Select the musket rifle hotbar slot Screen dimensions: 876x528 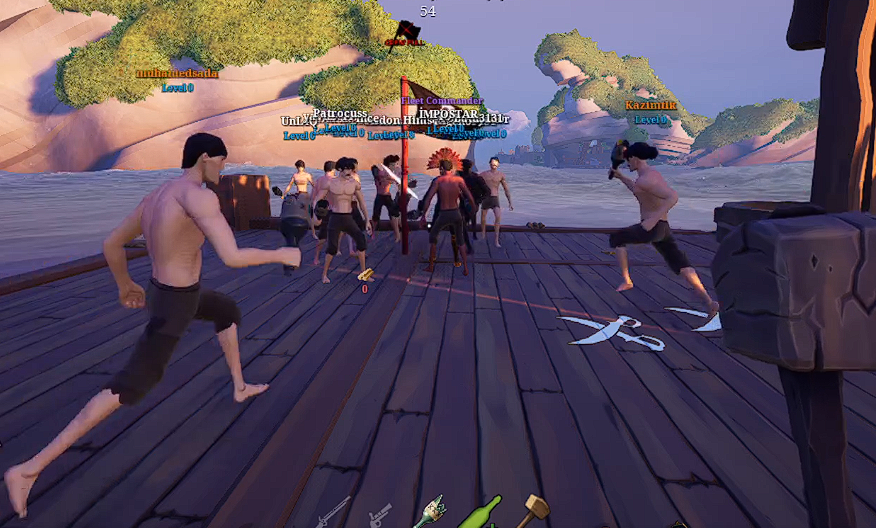[333, 513]
